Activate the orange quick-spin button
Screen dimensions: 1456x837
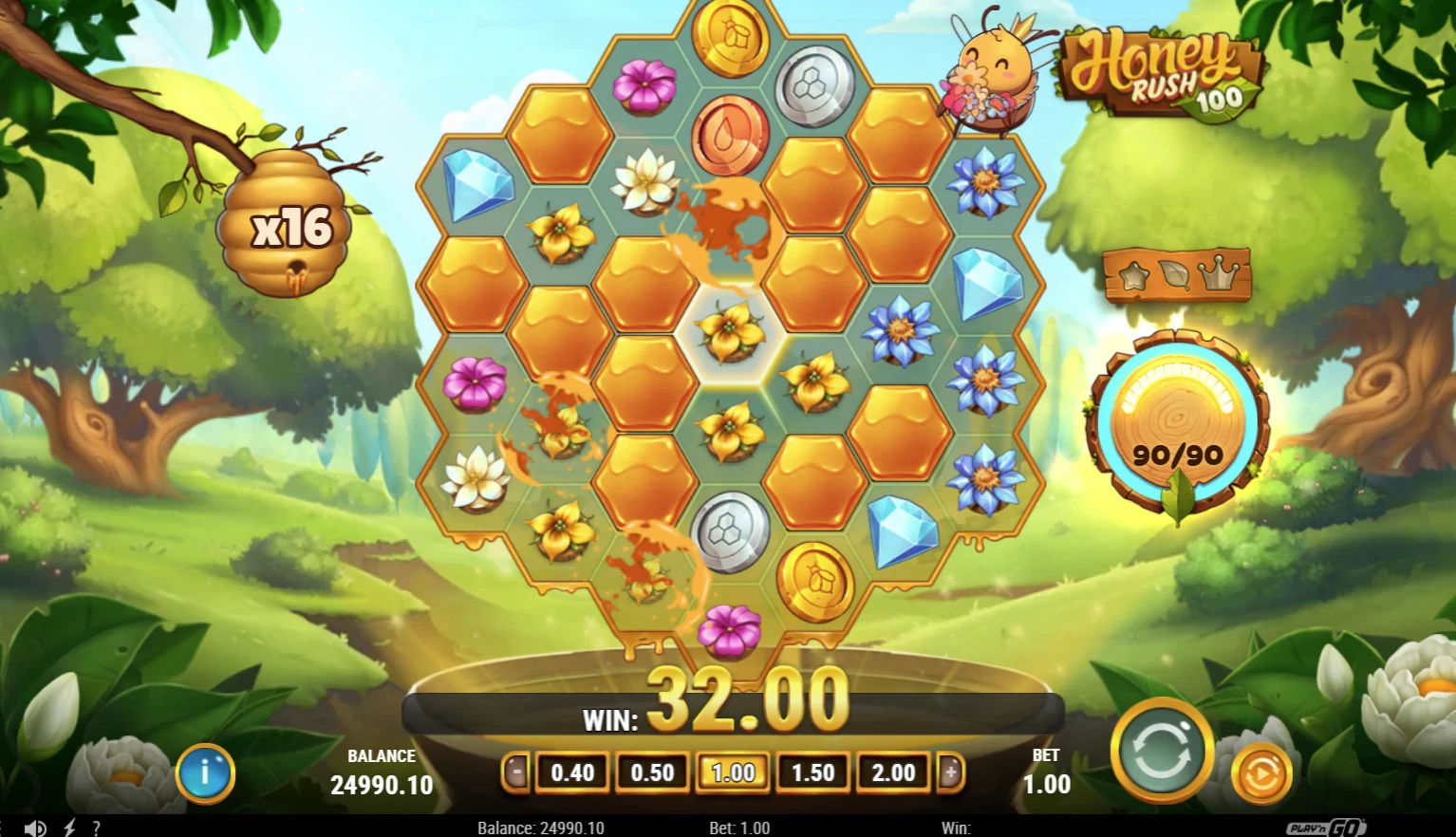click(x=1260, y=773)
